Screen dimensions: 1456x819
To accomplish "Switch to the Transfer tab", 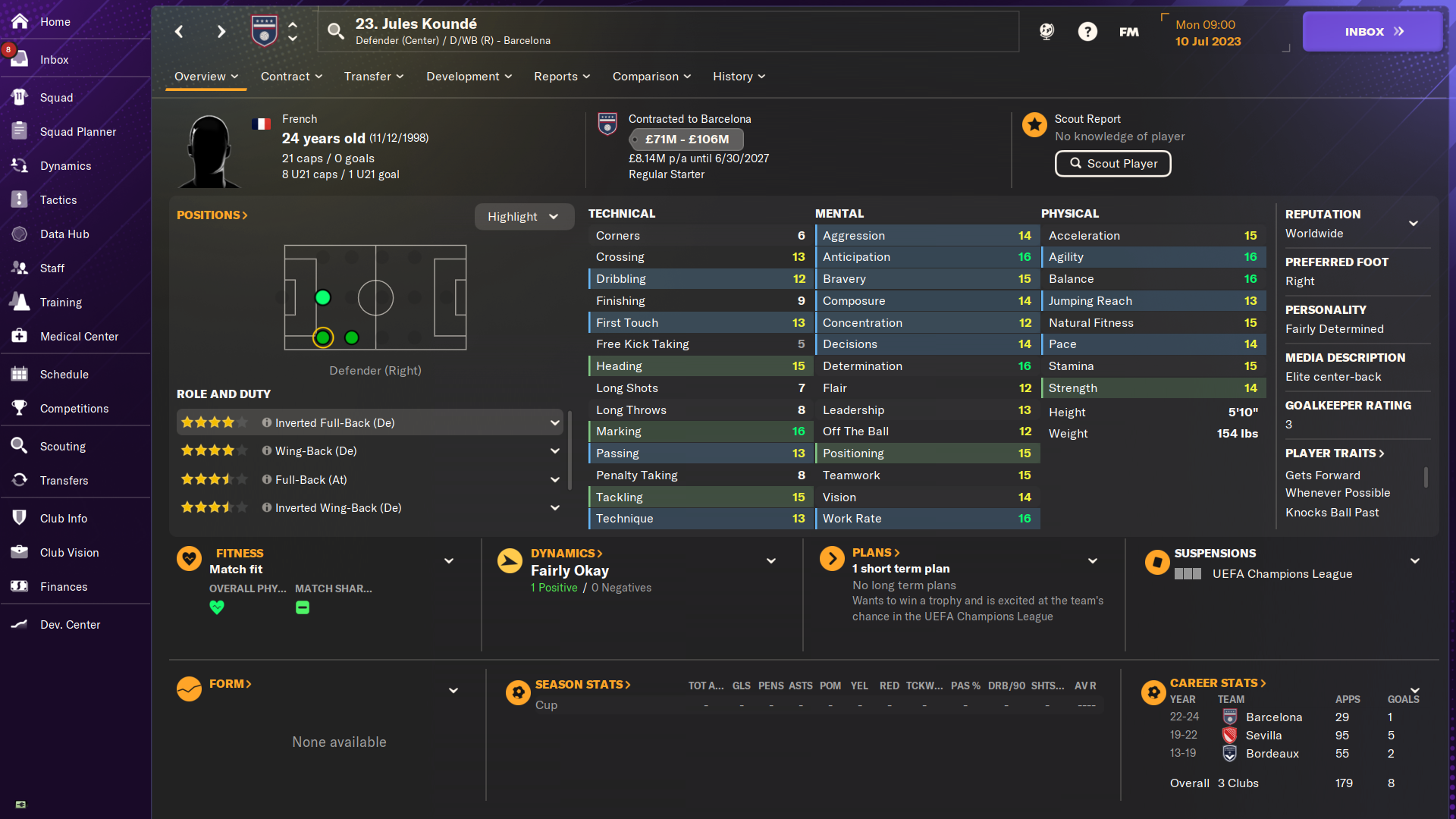I will point(373,77).
